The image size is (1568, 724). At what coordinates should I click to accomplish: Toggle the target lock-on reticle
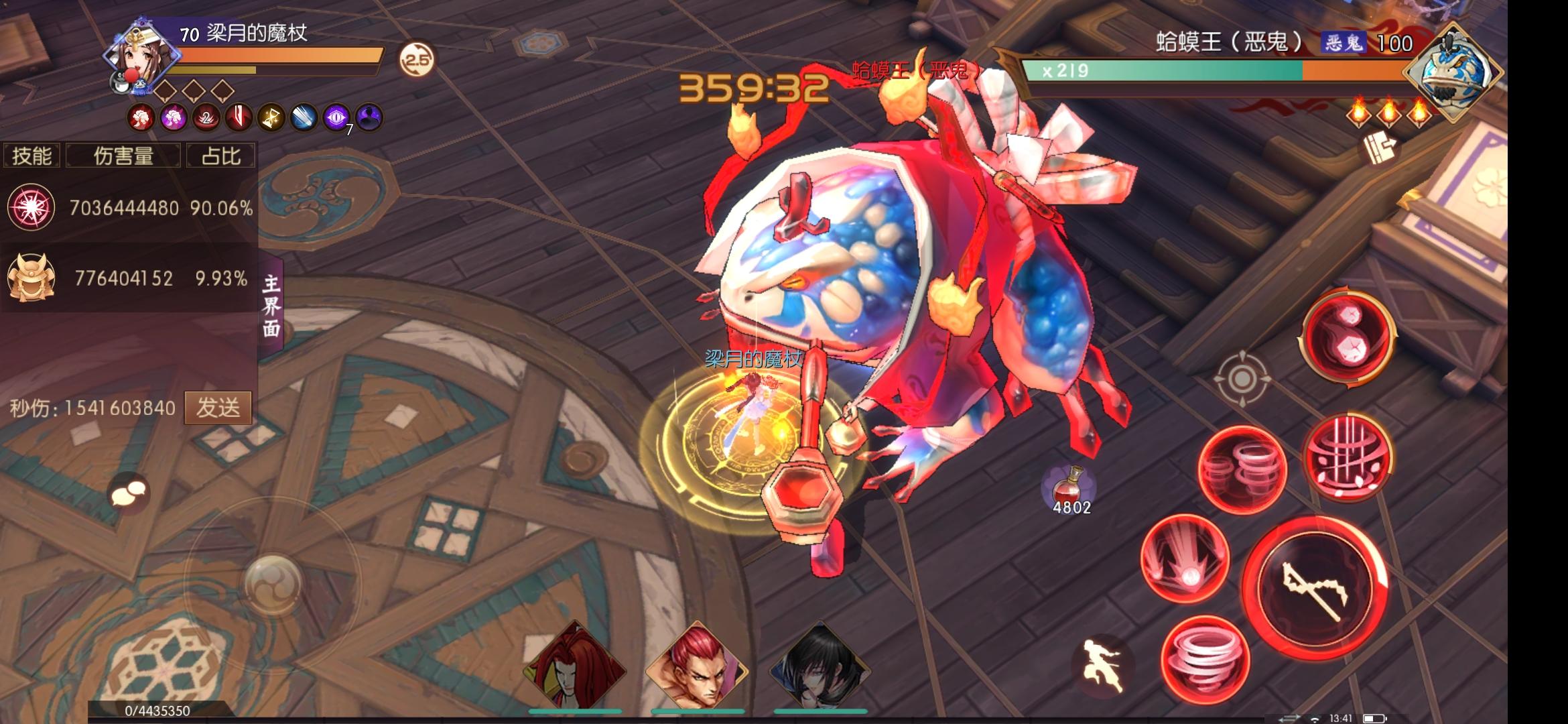click(1243, 379)
